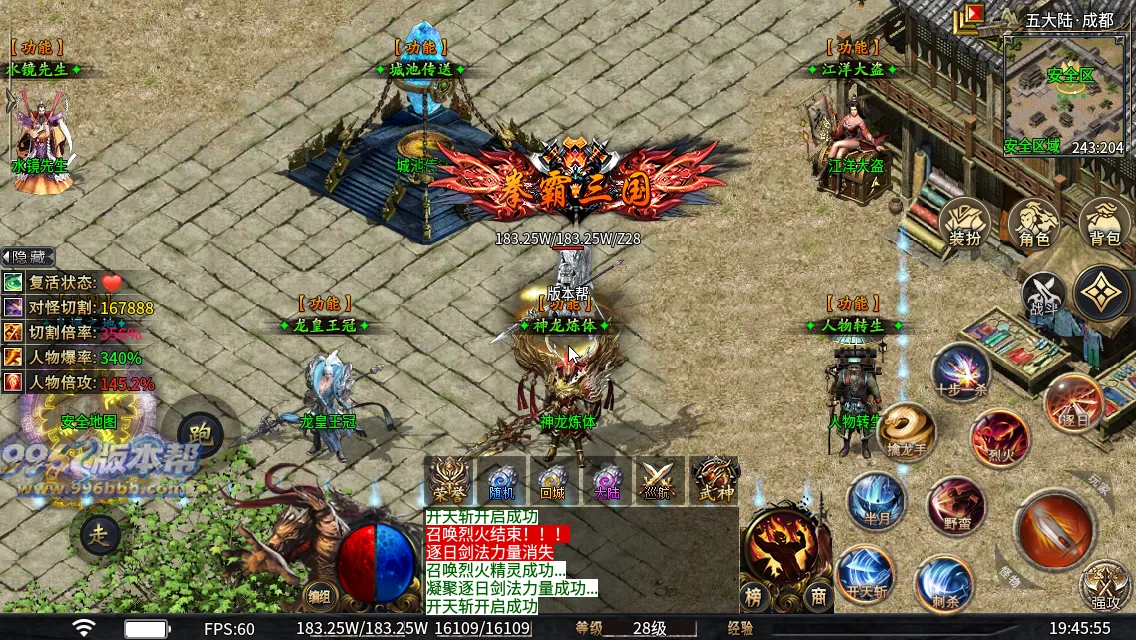
Task: Trigger the 开天斩 skill
Action: 865,574
